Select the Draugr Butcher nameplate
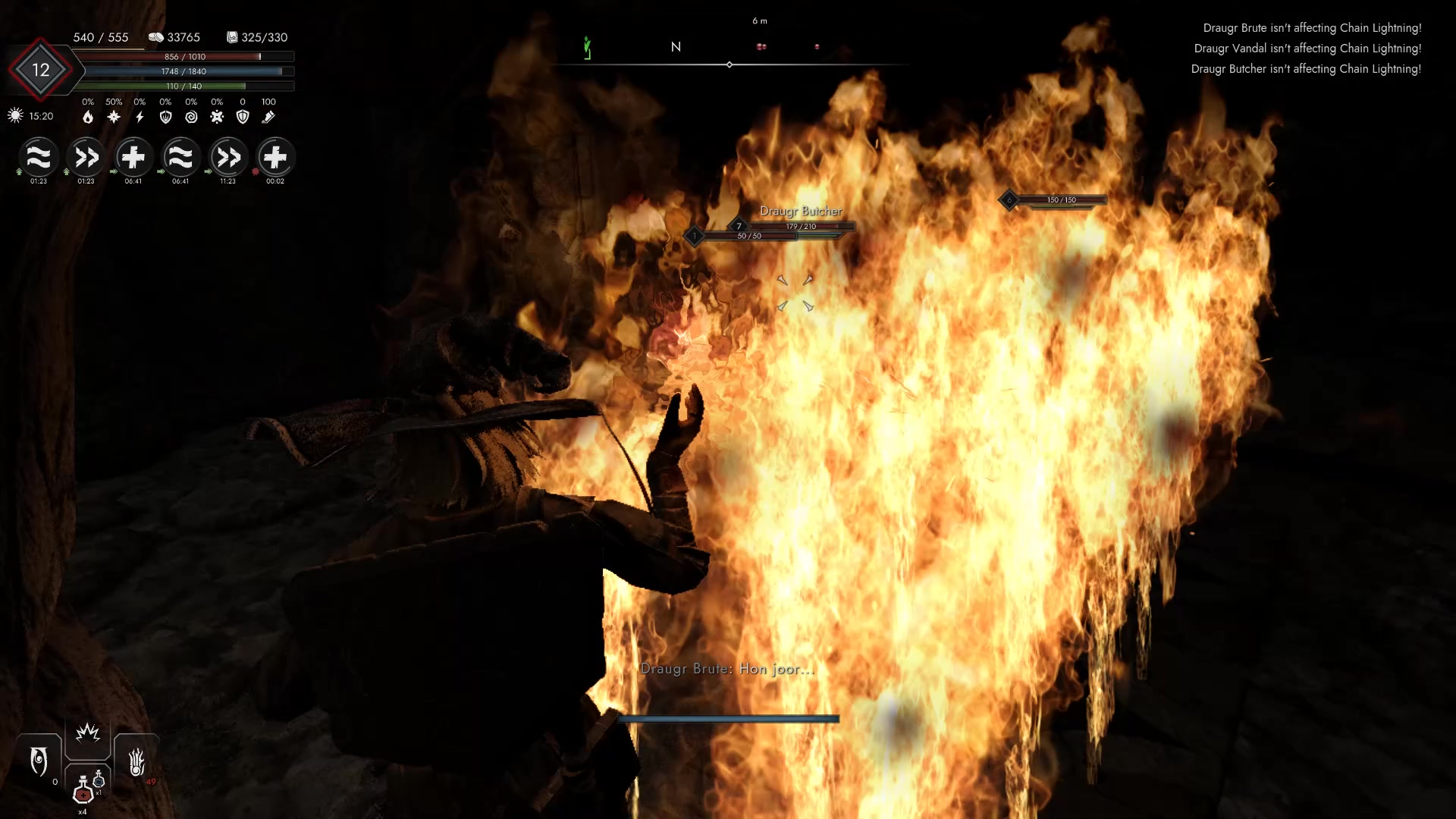The height and width of the screenshot is (819, 1456). pos(800,212)
